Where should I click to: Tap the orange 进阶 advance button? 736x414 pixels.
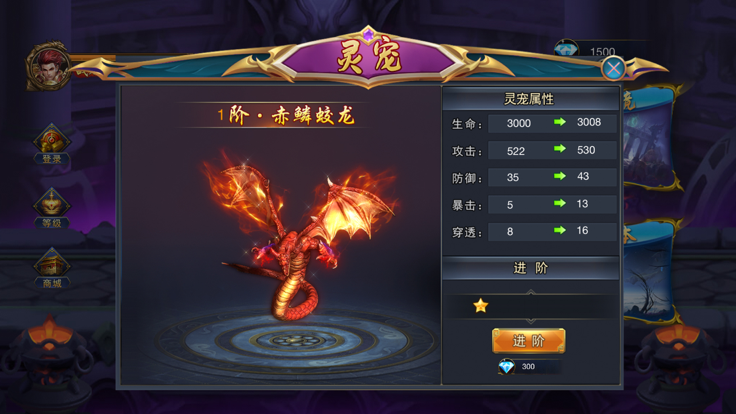[528, 341]
